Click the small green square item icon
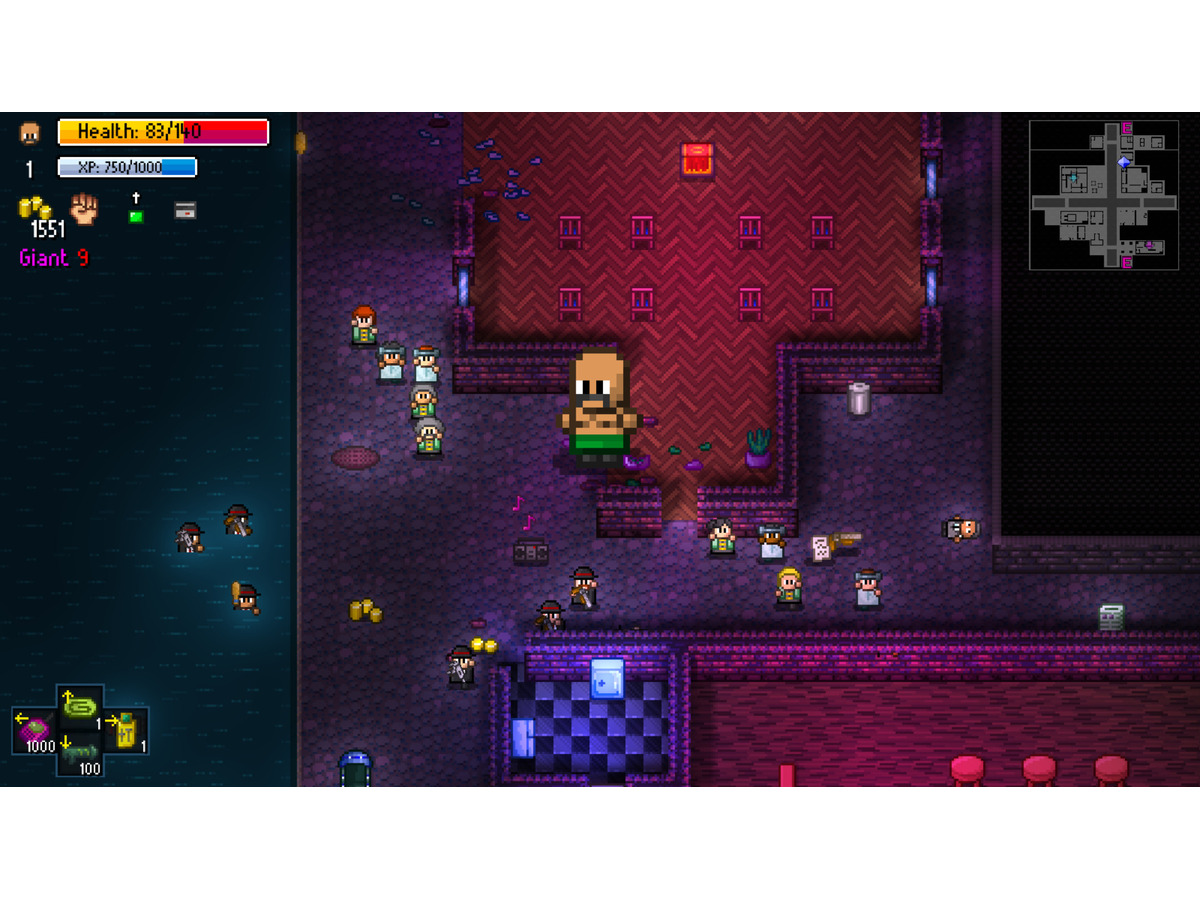1200x900 pixels. (136, 216)
